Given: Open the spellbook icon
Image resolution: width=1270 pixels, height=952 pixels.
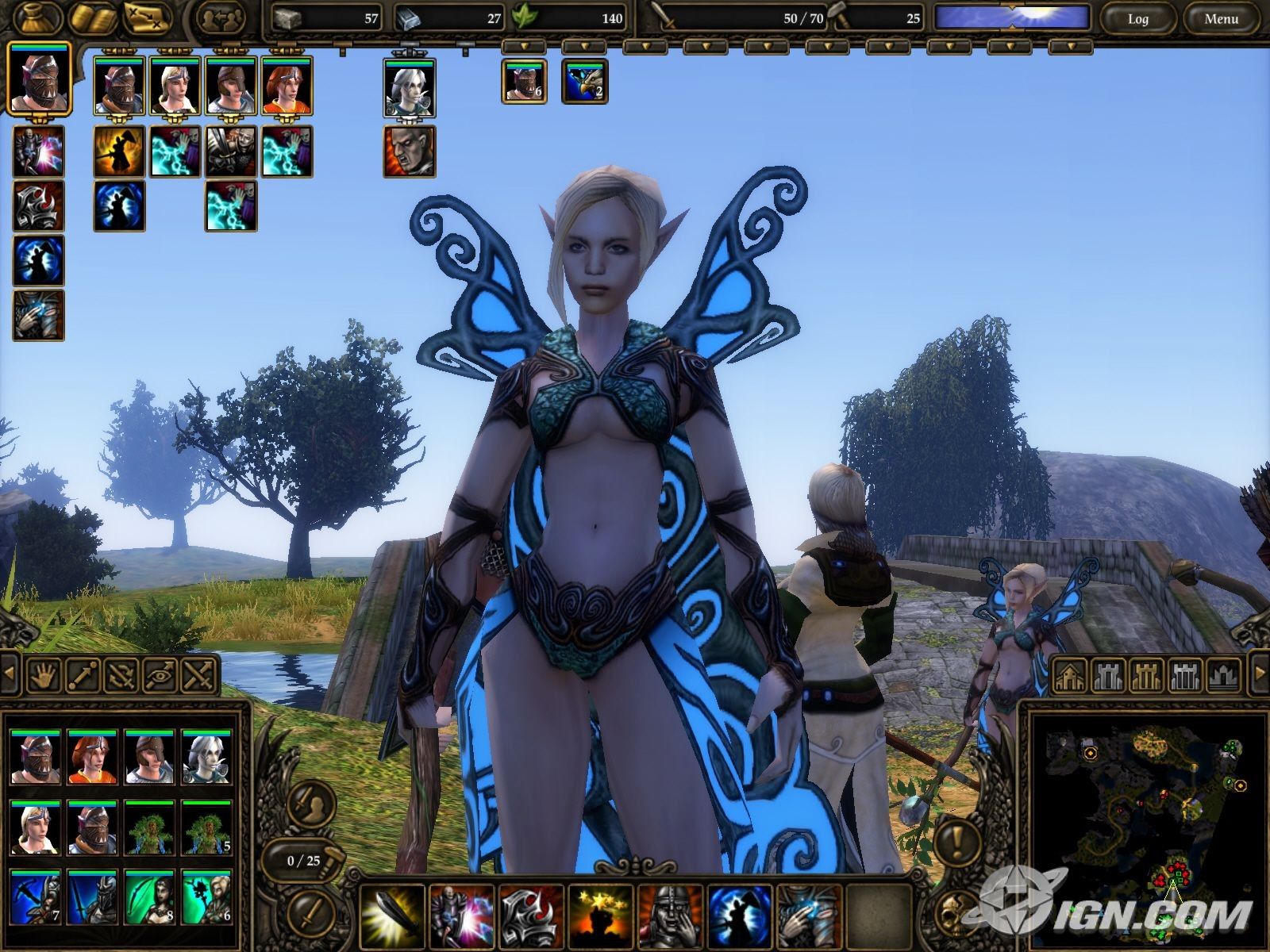Looking at the screenshot, I should pos(92,17).
